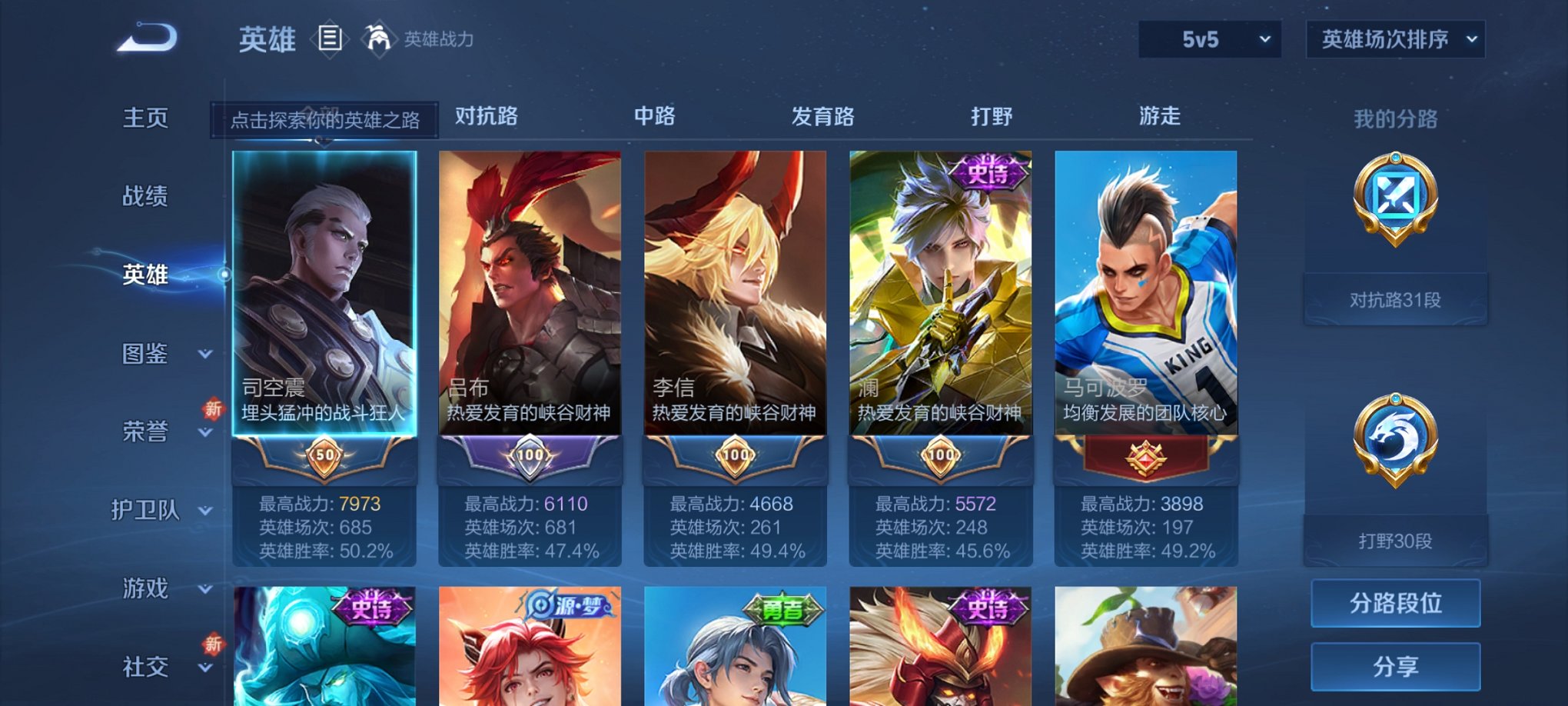Click the 分路段位 button
1568x706 pixels.
[x=1396, y=604]
